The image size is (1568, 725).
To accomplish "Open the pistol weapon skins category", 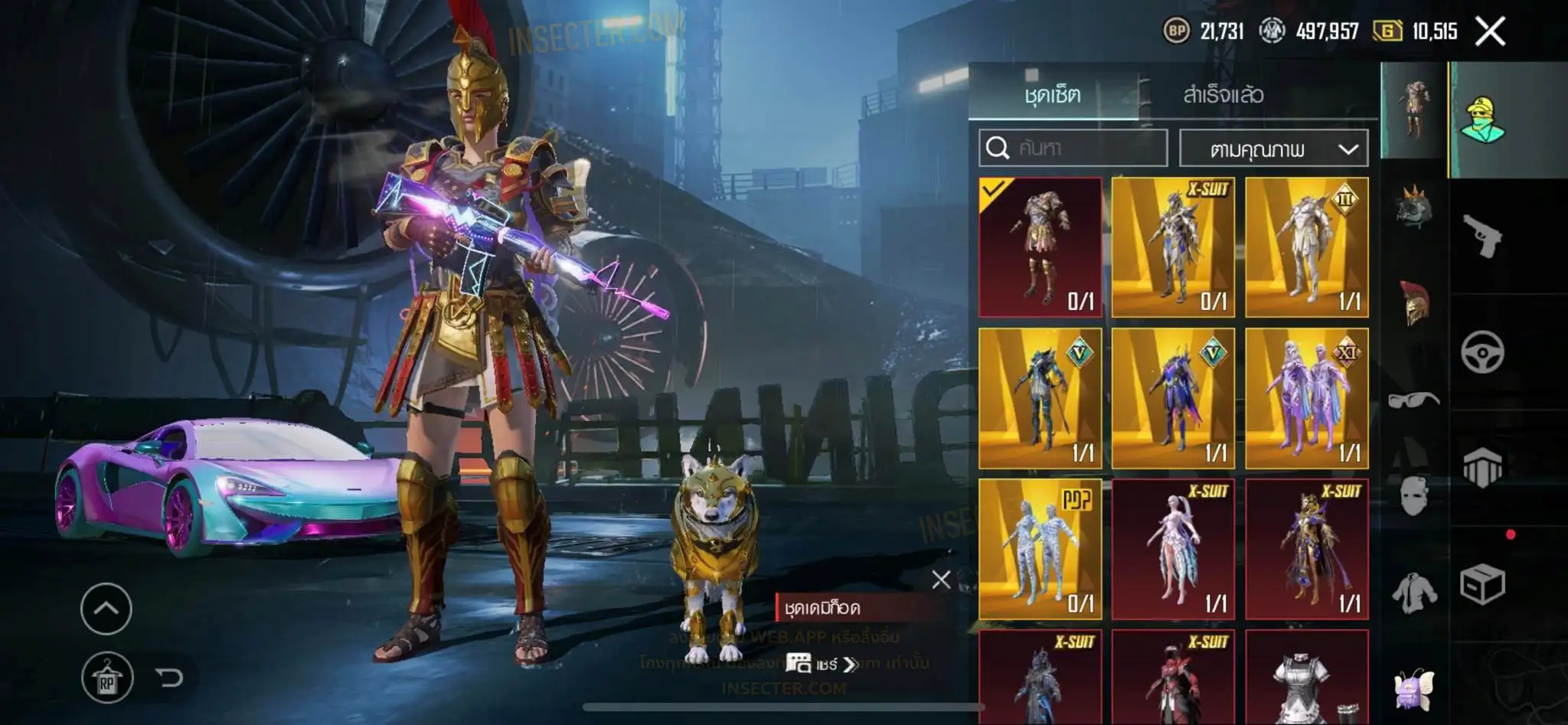I will click(1482, 236).
